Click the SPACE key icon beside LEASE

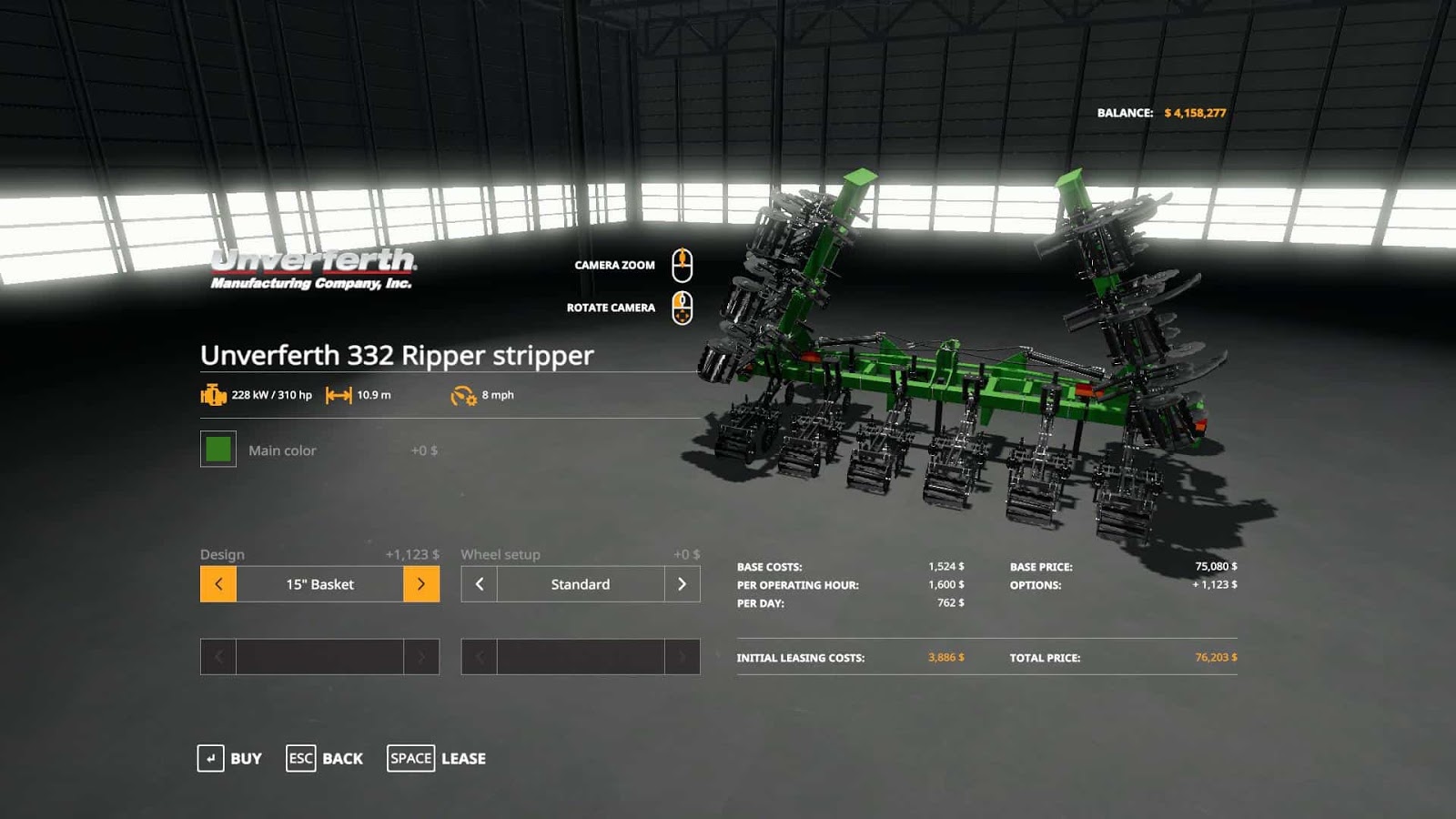point(410,758)
